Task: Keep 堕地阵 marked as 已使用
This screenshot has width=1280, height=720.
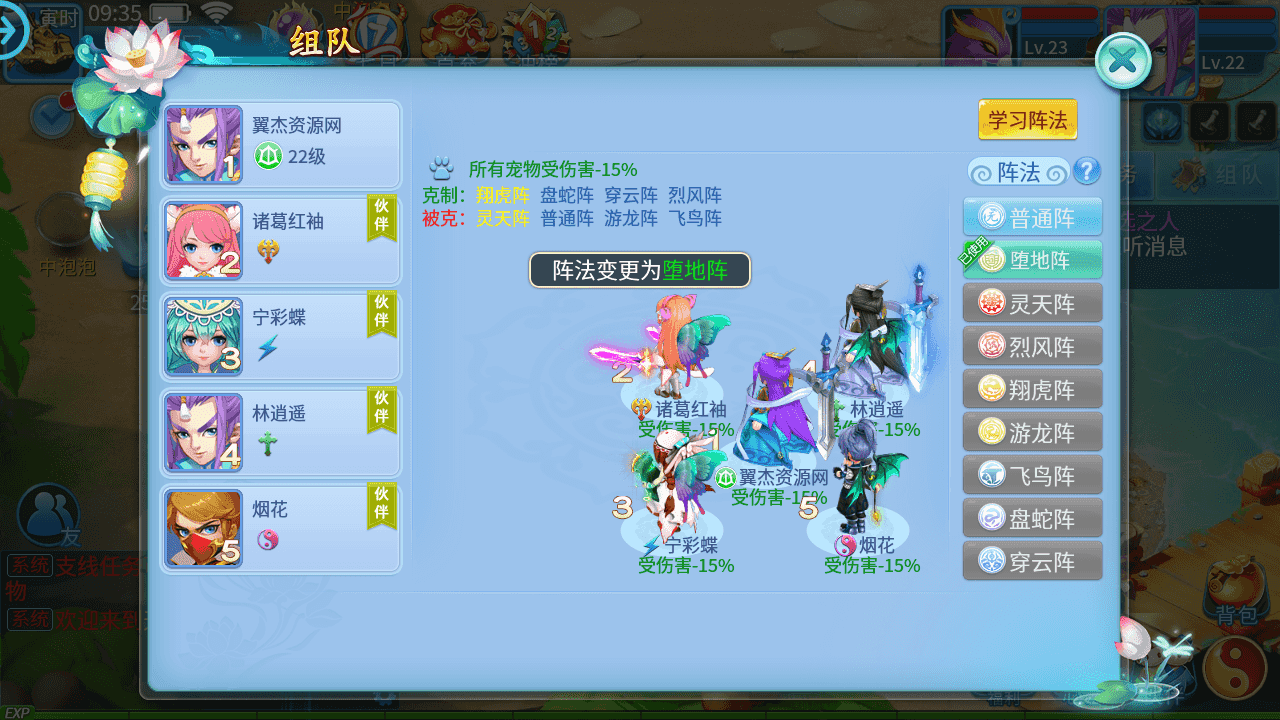Action: (x=1032, y=259)
